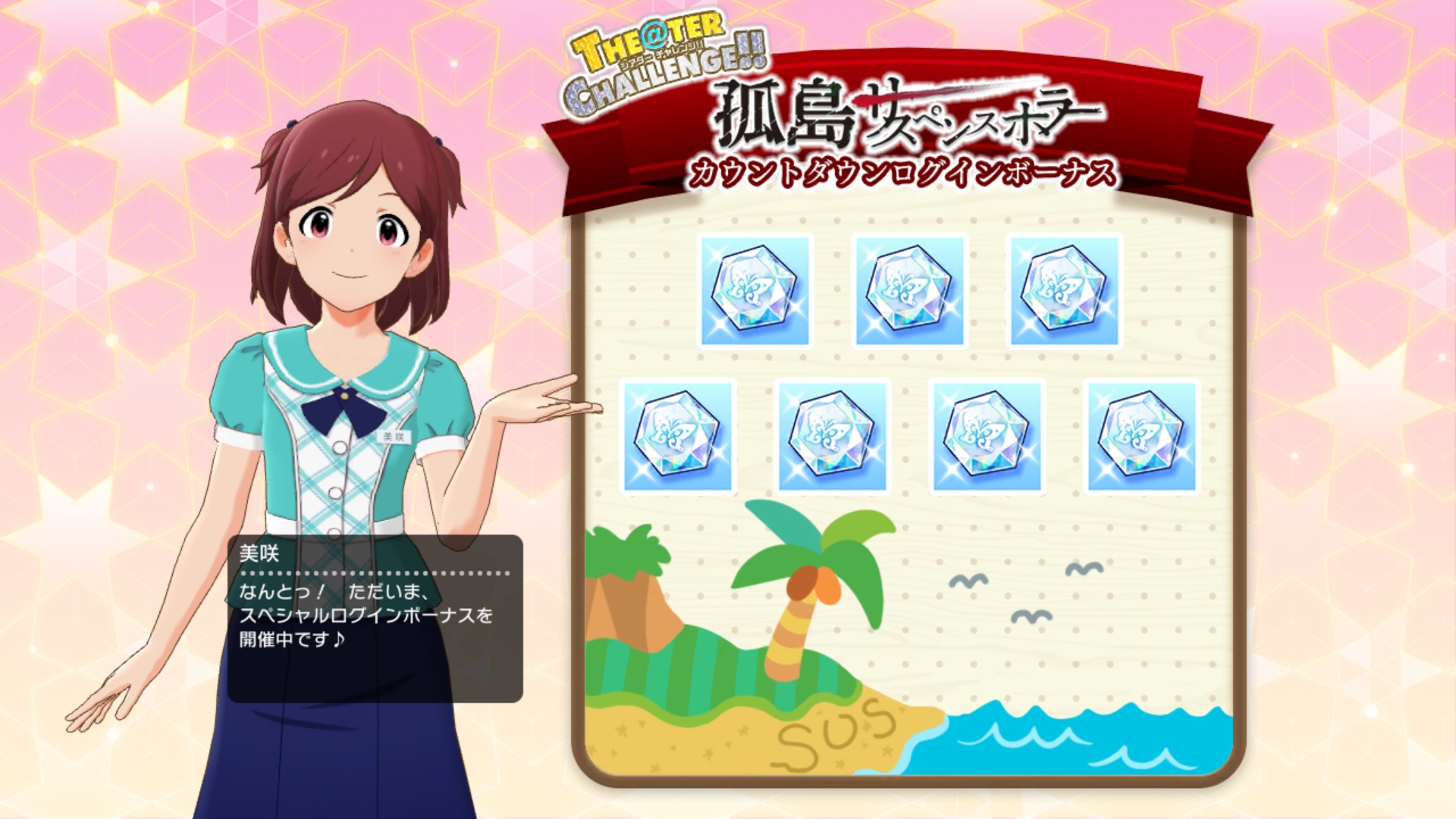The width and height of the screenshot is (1456, 819).
Task: Select the first Million Jewel reward icon
Action: click(757, 290)
